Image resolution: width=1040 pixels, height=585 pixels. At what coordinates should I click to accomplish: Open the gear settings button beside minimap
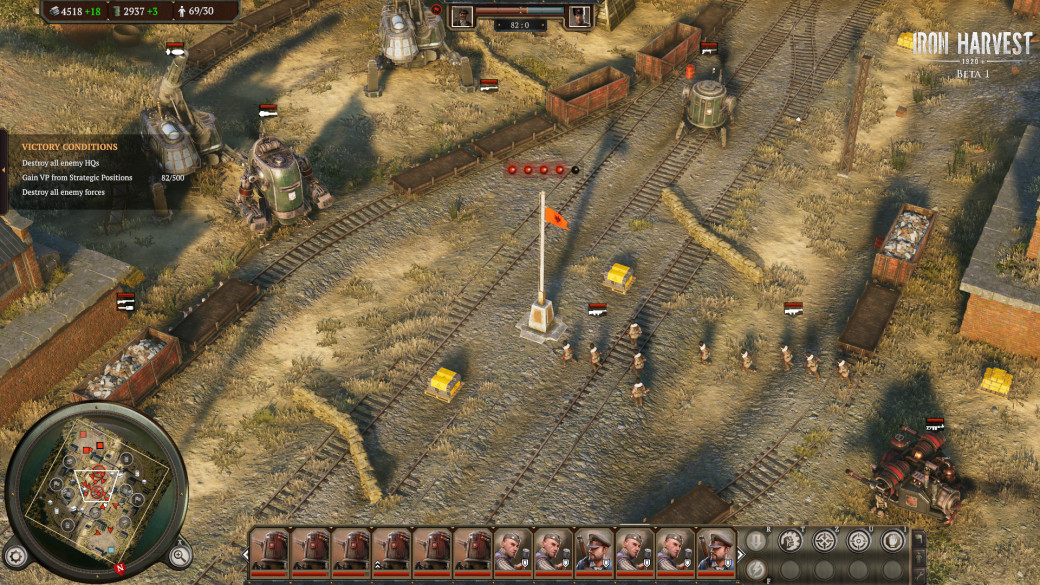17,553
